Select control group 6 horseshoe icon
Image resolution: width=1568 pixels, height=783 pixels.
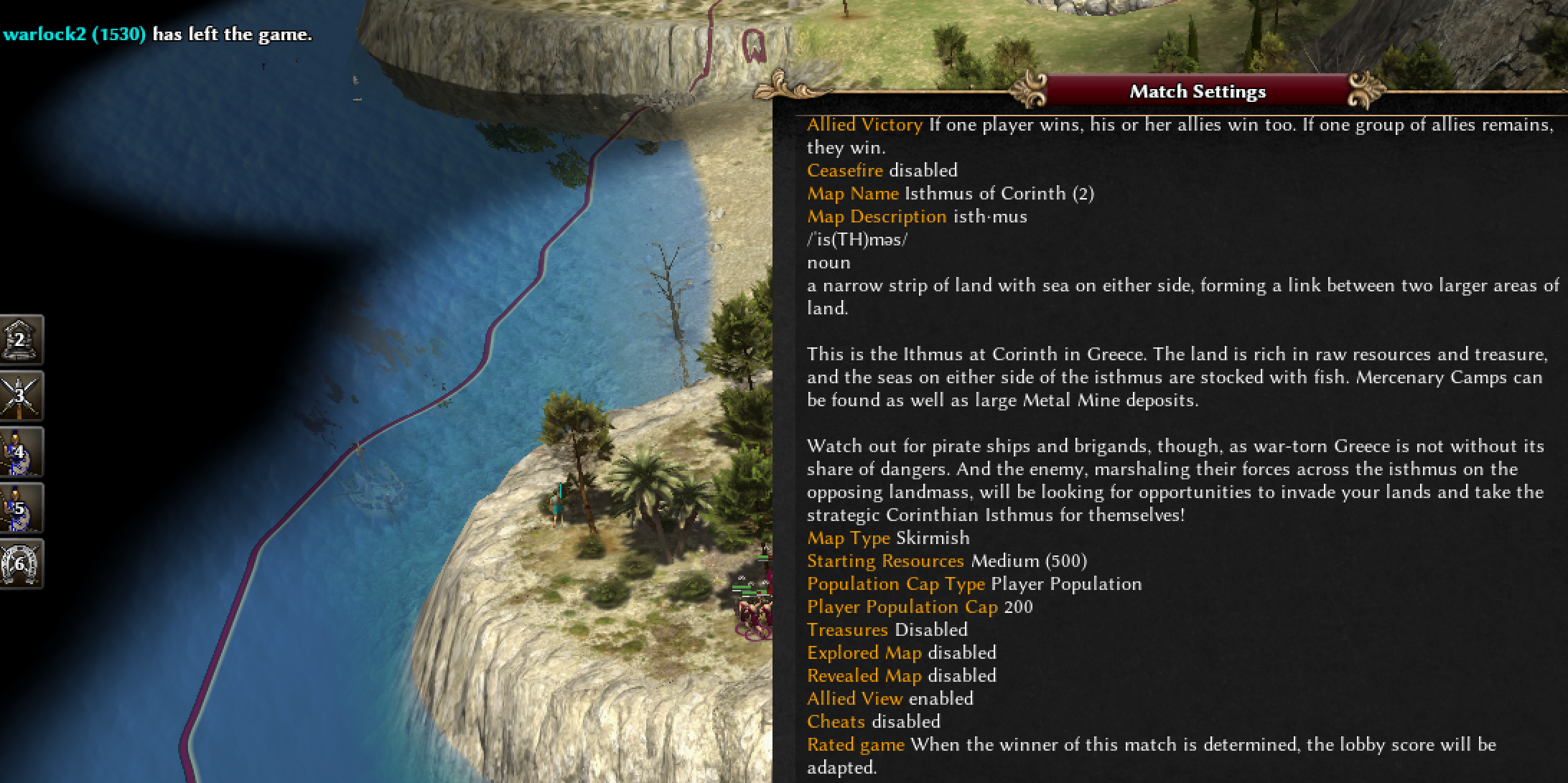click(20, 564)
